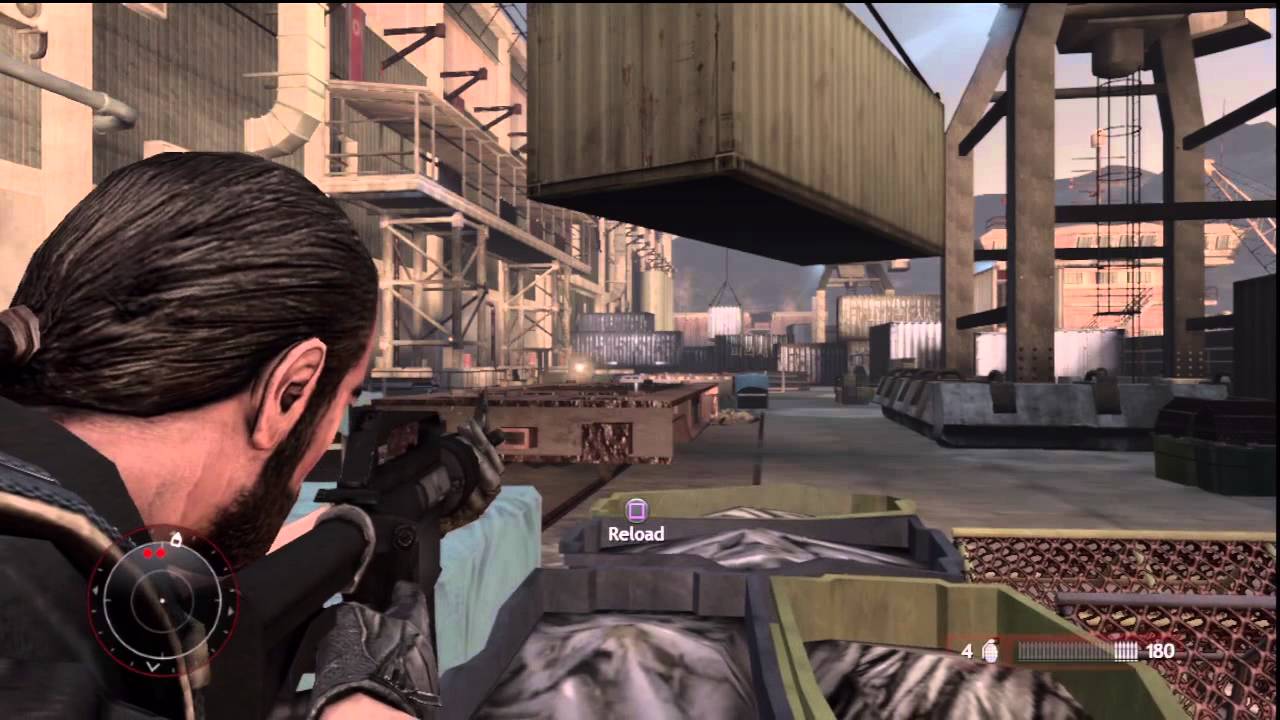
Task: Click the reserve ammo clip icon near 180
Action: (1127, 651)
